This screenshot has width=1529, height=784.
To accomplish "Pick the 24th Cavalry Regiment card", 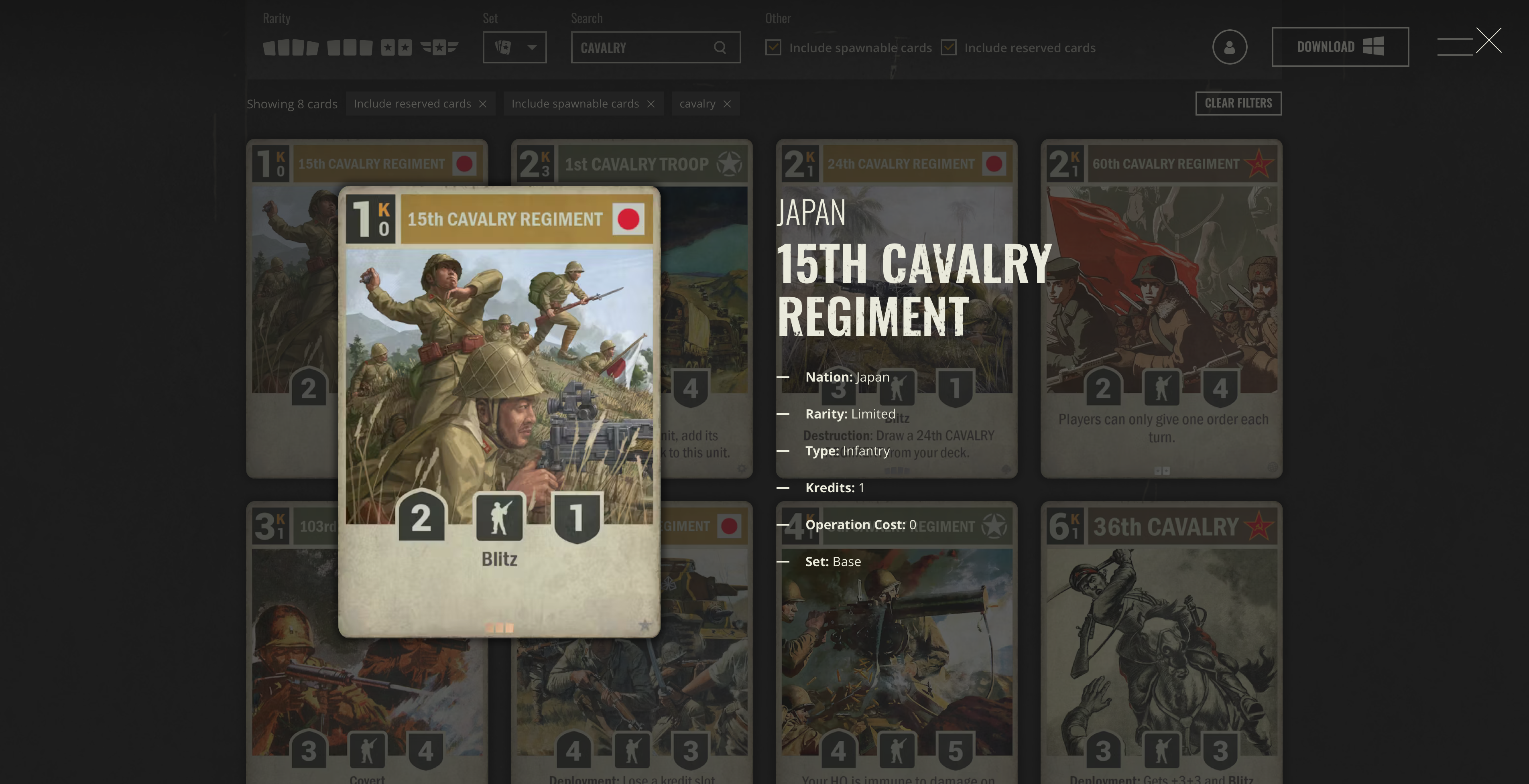I will point(896,309).
